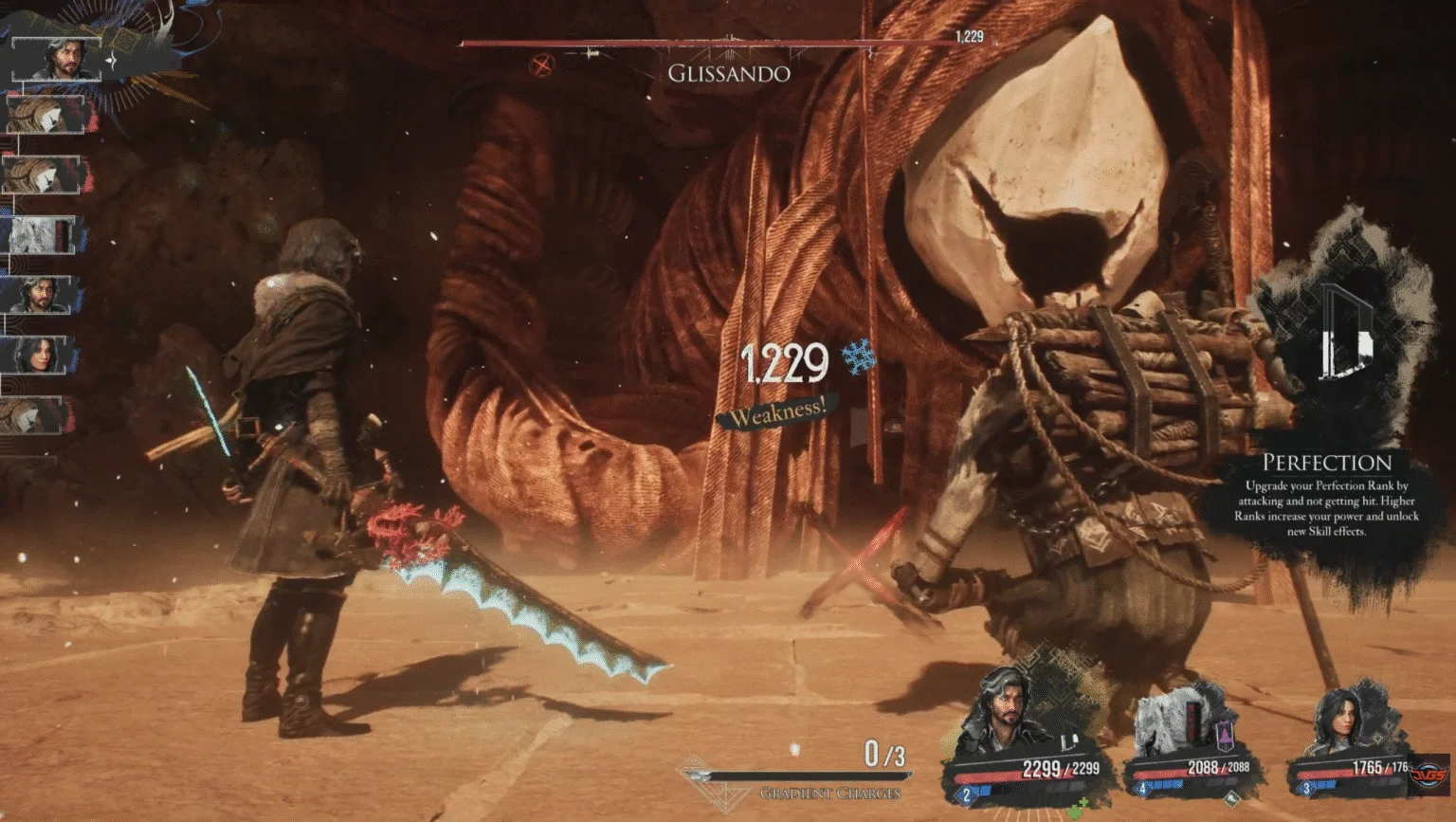Click the greyed-out fourth portrait in the turn order sidebar
1456x822 pixels.
tap(45, 237)
